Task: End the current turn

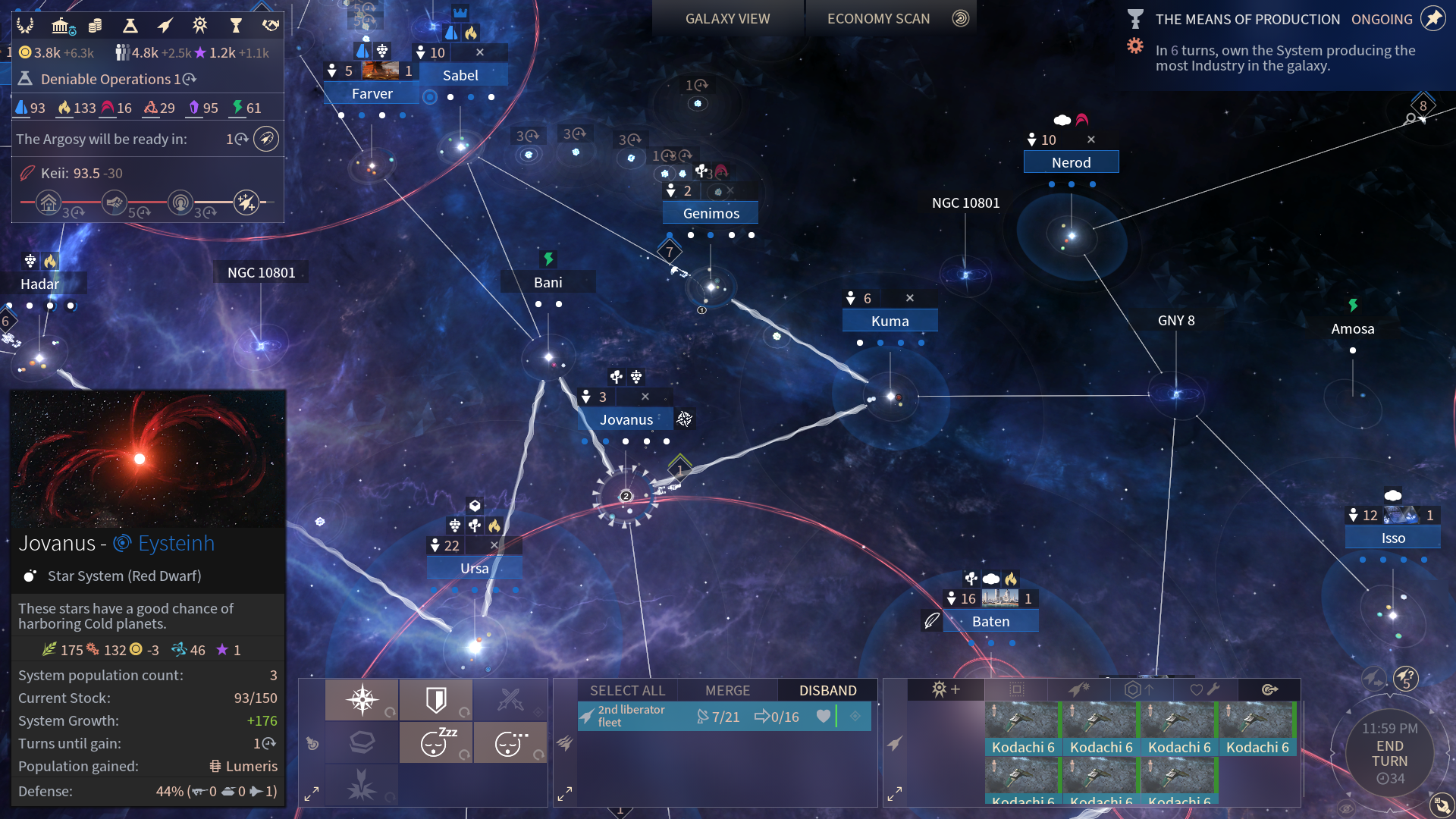Action: point(1389,754)
